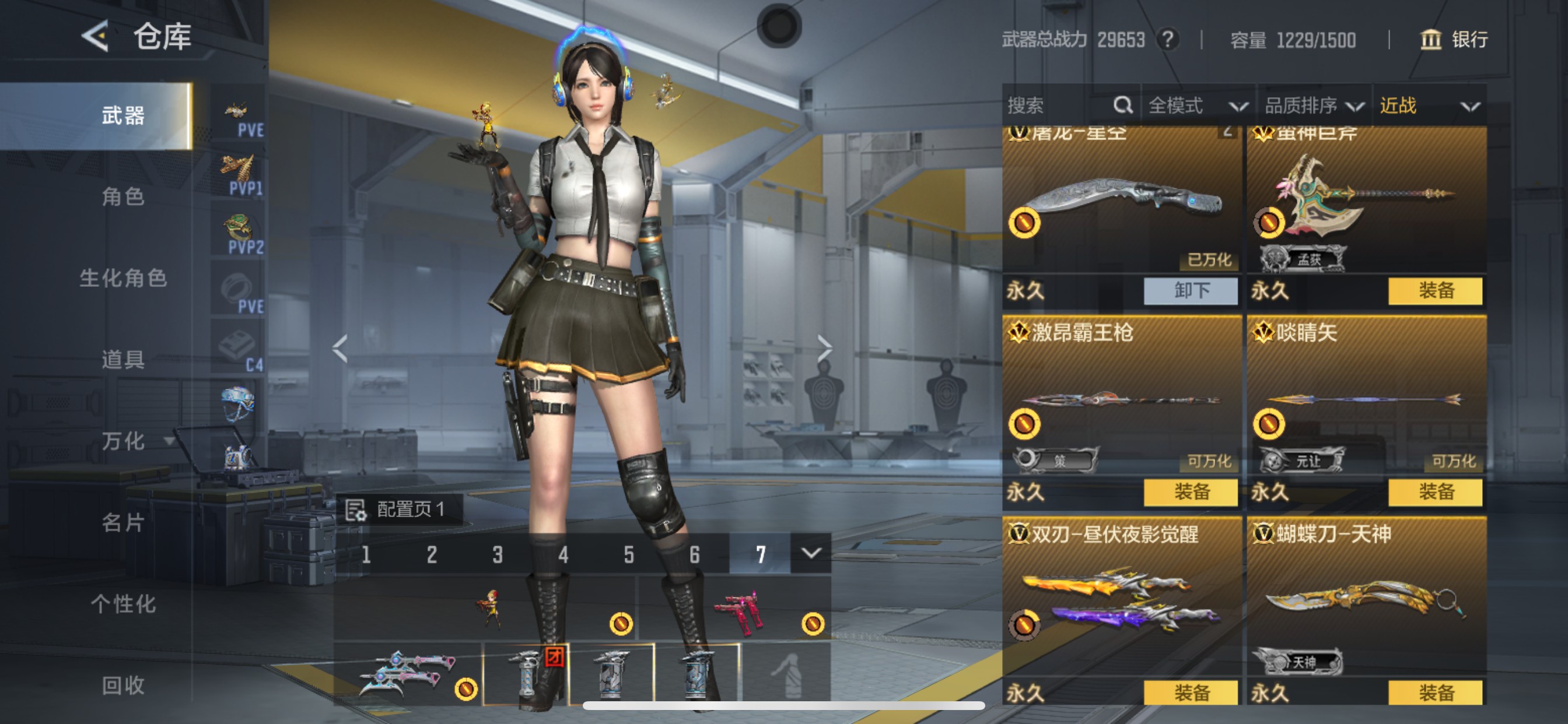Equip the 蝴蝶刀-天神 knife
The width and height of the screenshot is (1568, 724).
click(x=1436, y=693)
